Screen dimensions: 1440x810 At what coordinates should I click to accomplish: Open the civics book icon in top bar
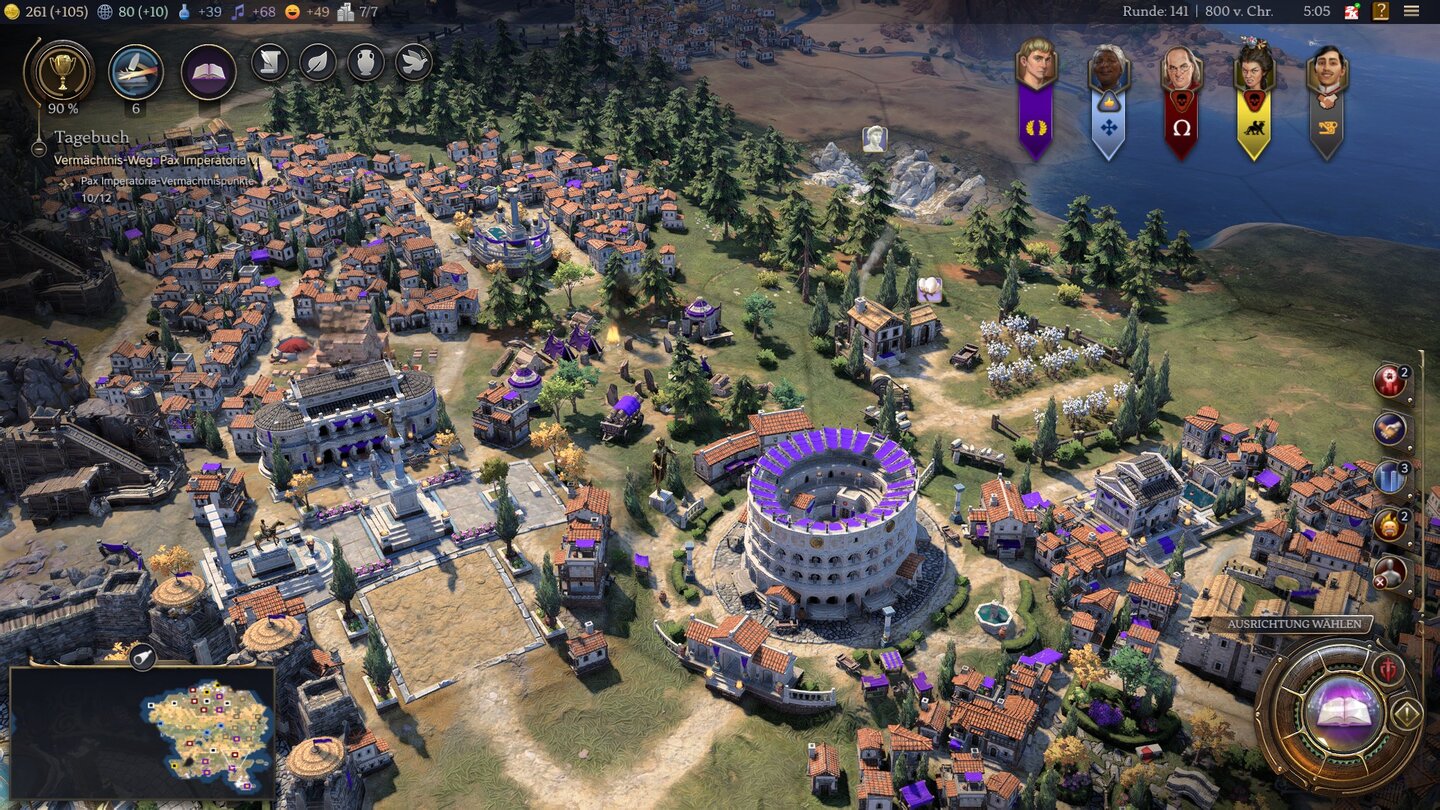tap(209, 72)
